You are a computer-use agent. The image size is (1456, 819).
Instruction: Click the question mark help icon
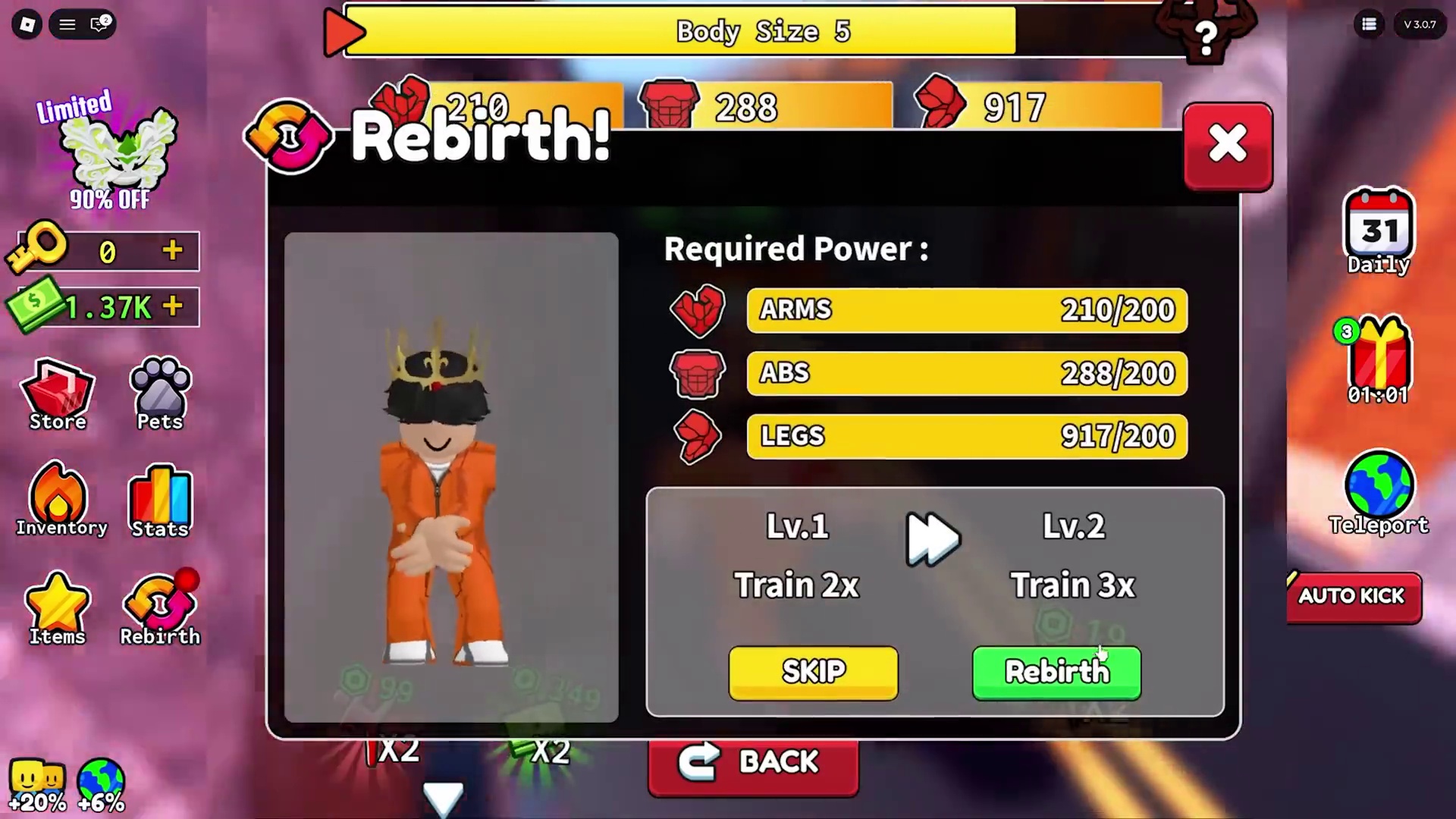click(x=1205, y=36)
